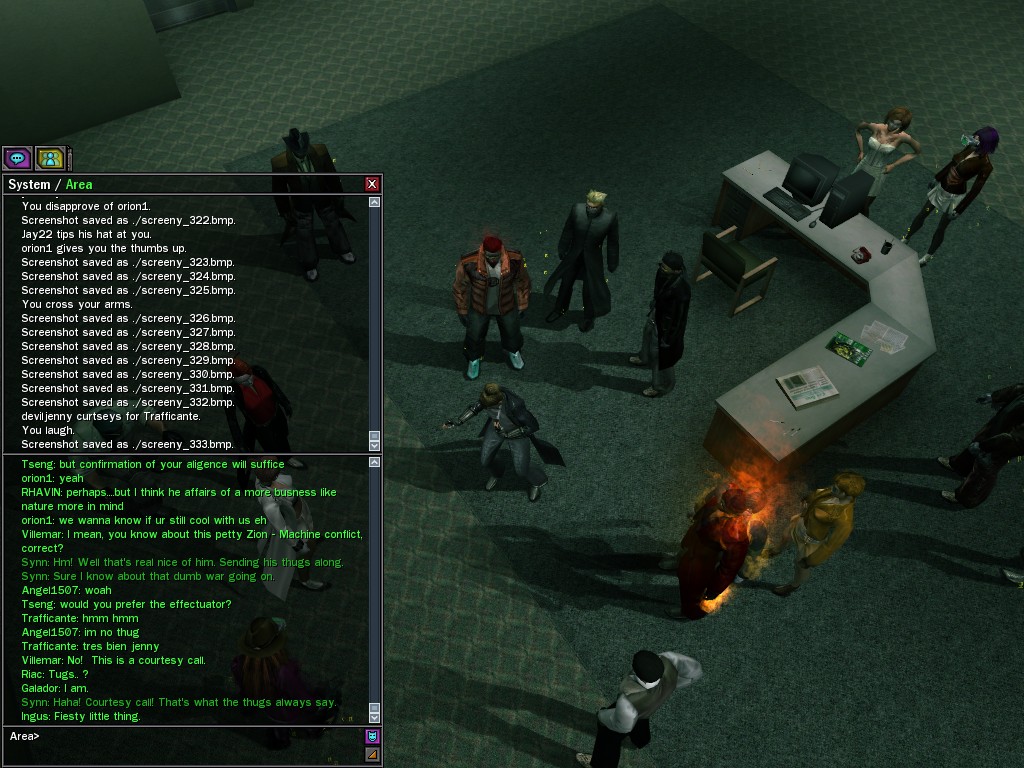Click the orange triangle resize button
The width and height of the screenshot is (1024, 768).
[x=372, y=755]
